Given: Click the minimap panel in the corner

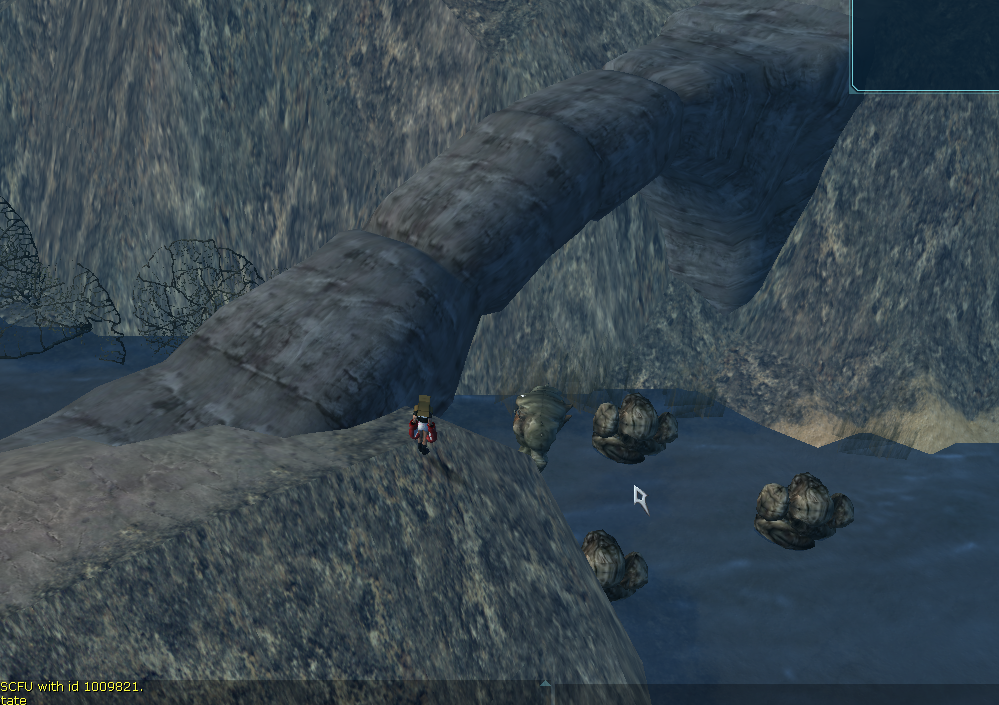Looking at the screenshot, I should 926,44.
